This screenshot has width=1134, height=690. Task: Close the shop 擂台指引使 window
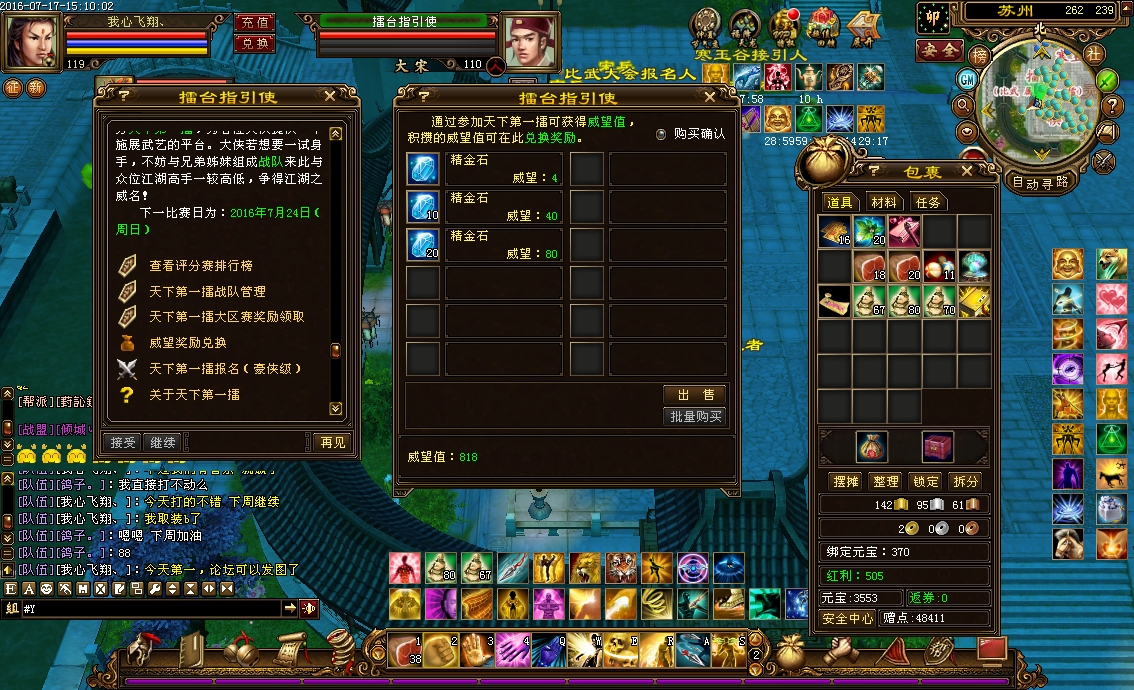(x=709, y=97)
